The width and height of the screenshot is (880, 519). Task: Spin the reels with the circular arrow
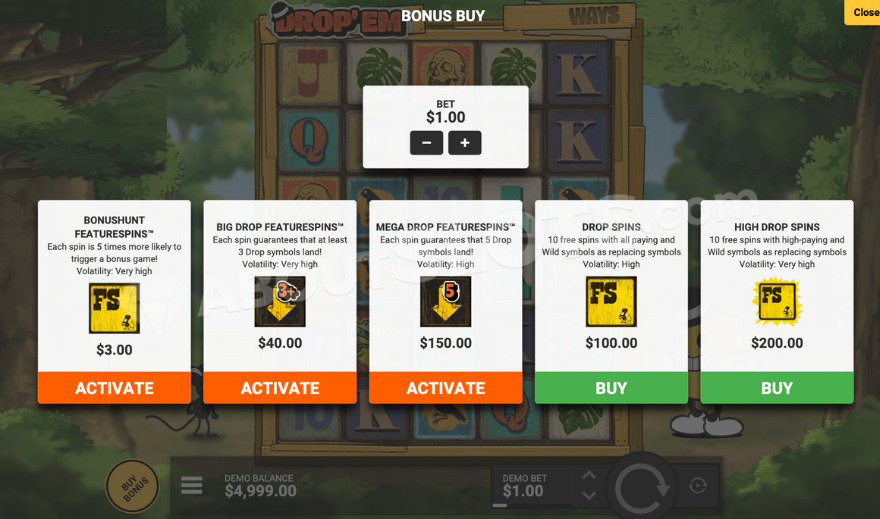tap(645, 488)
